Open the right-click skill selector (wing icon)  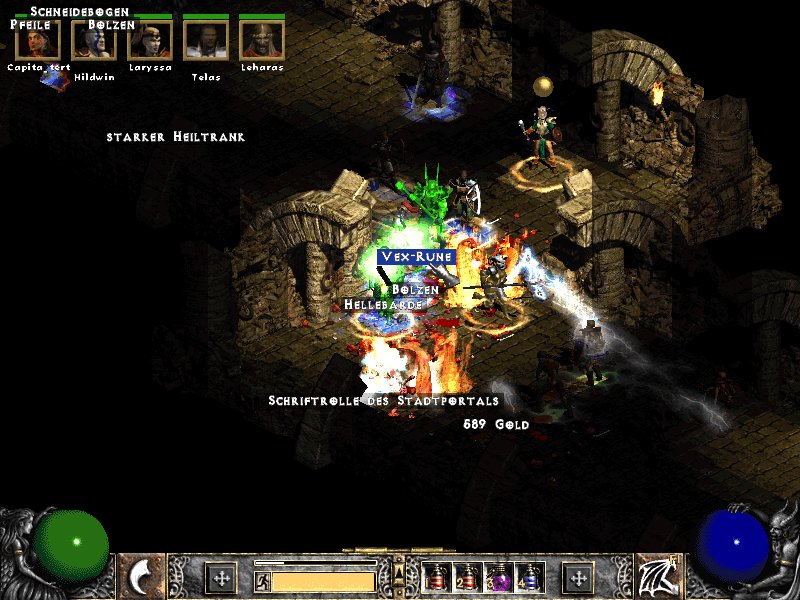[x=658, y=576]
